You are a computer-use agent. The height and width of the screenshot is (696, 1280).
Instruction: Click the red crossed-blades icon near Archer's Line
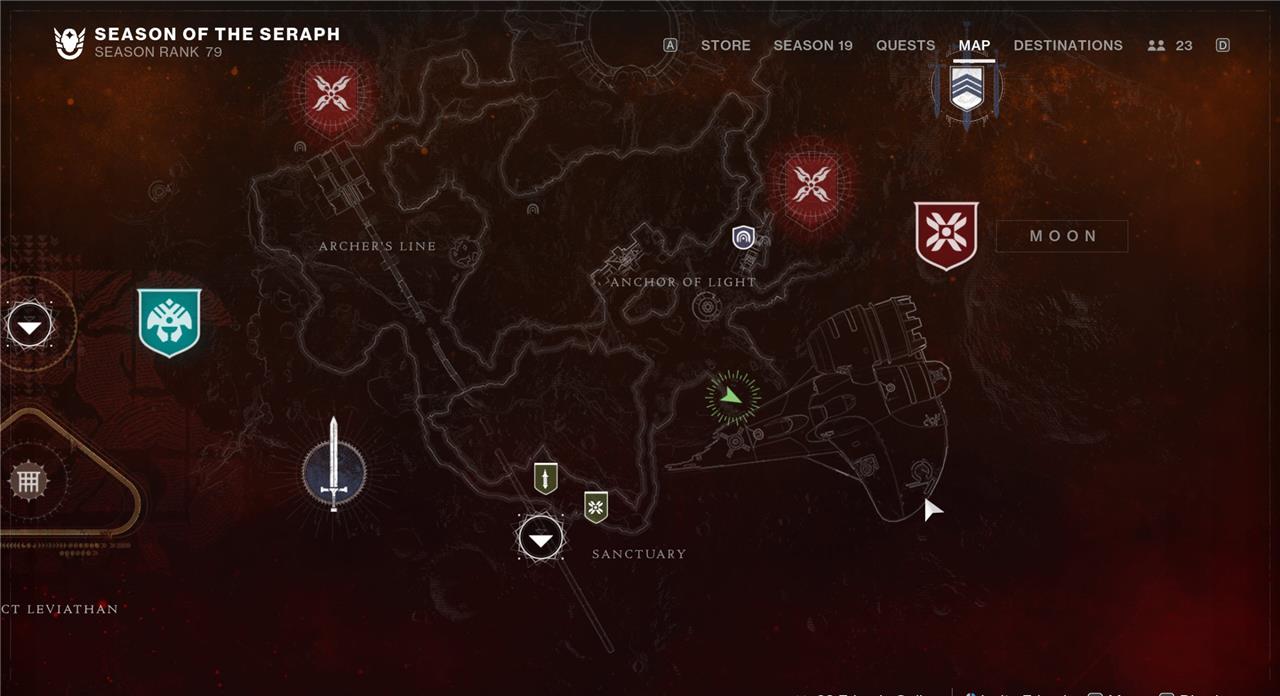tap(330, 94)
